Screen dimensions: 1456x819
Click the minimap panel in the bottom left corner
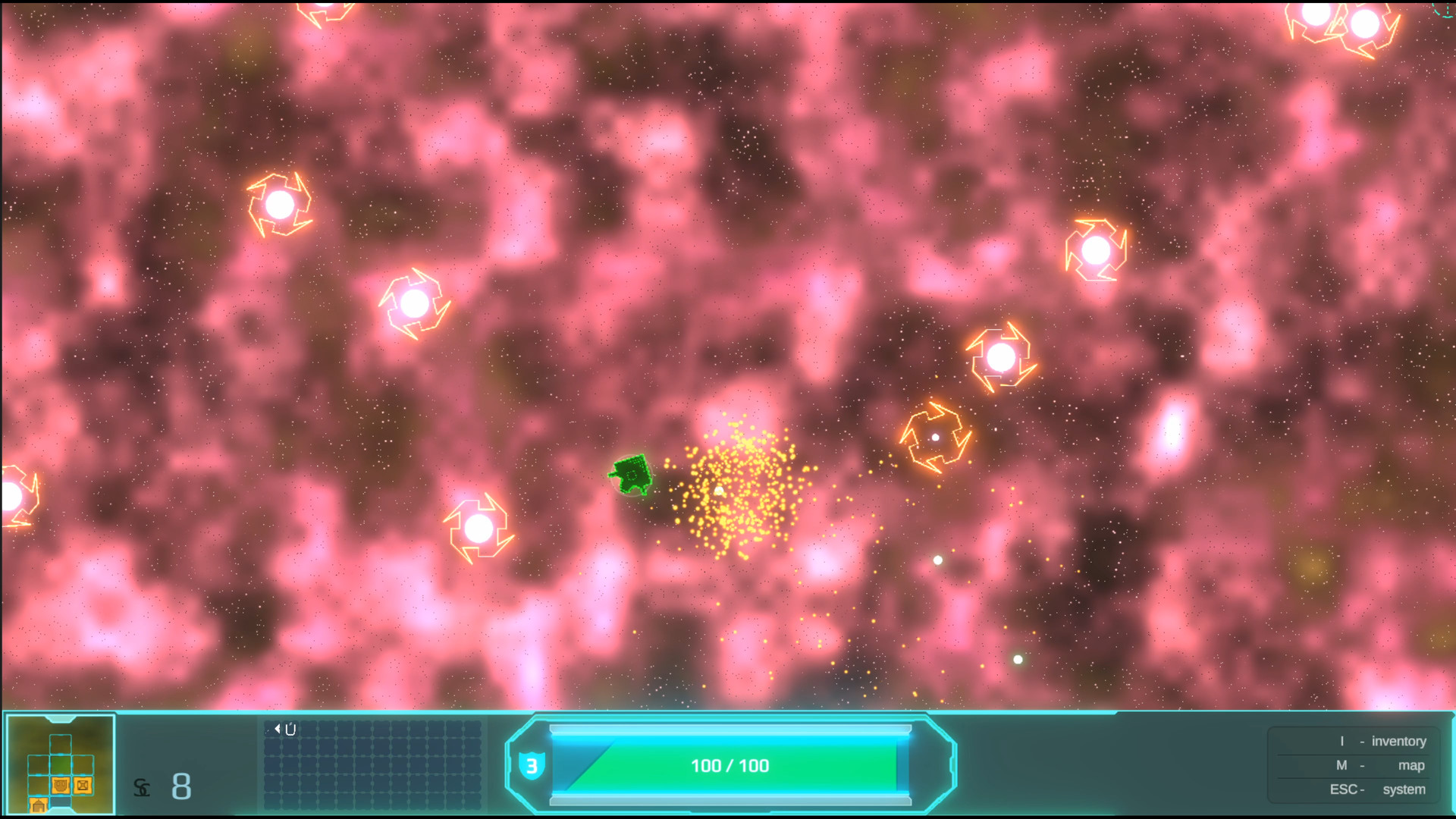59,766
